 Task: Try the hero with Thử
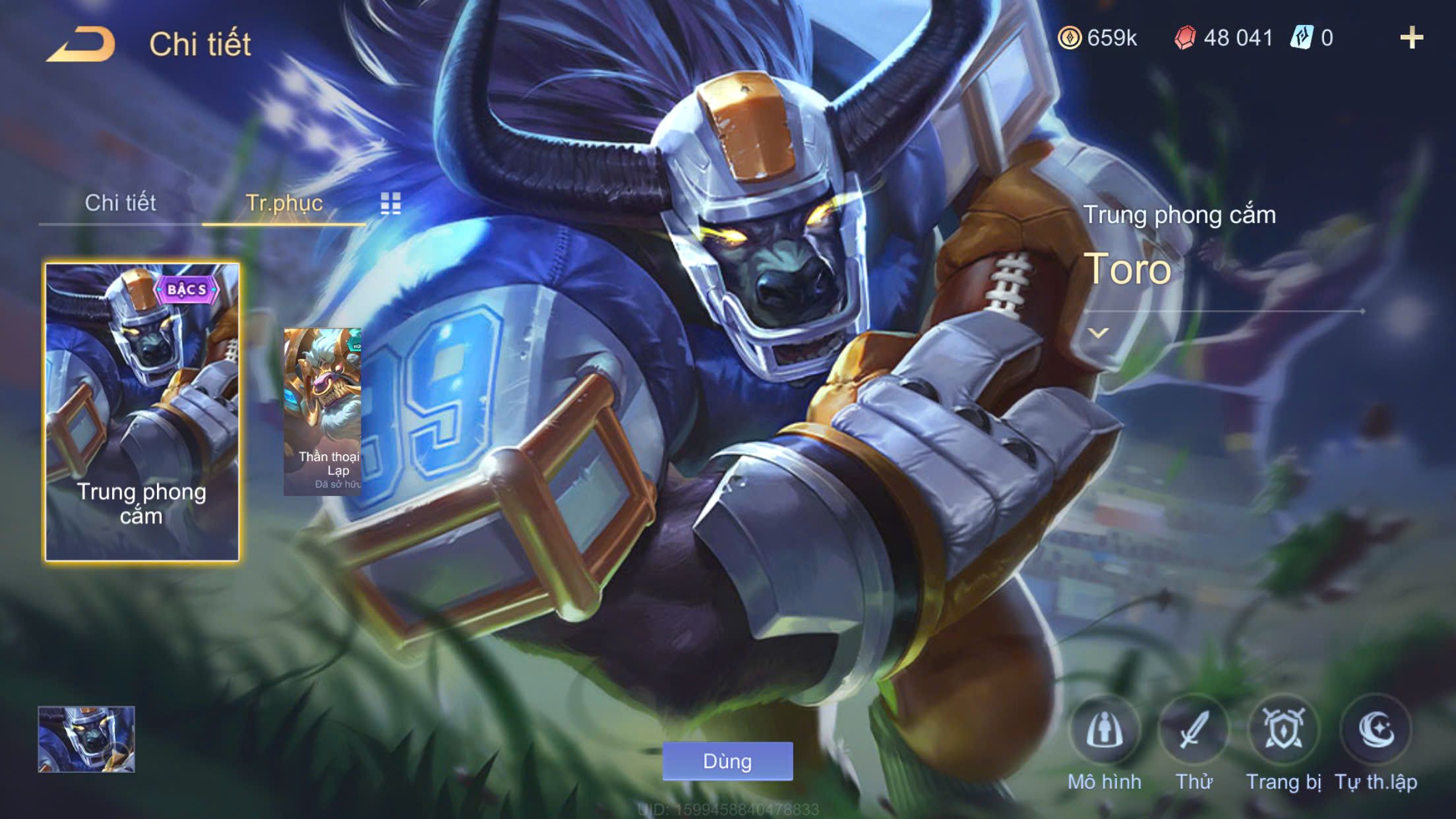[1194, 731]
